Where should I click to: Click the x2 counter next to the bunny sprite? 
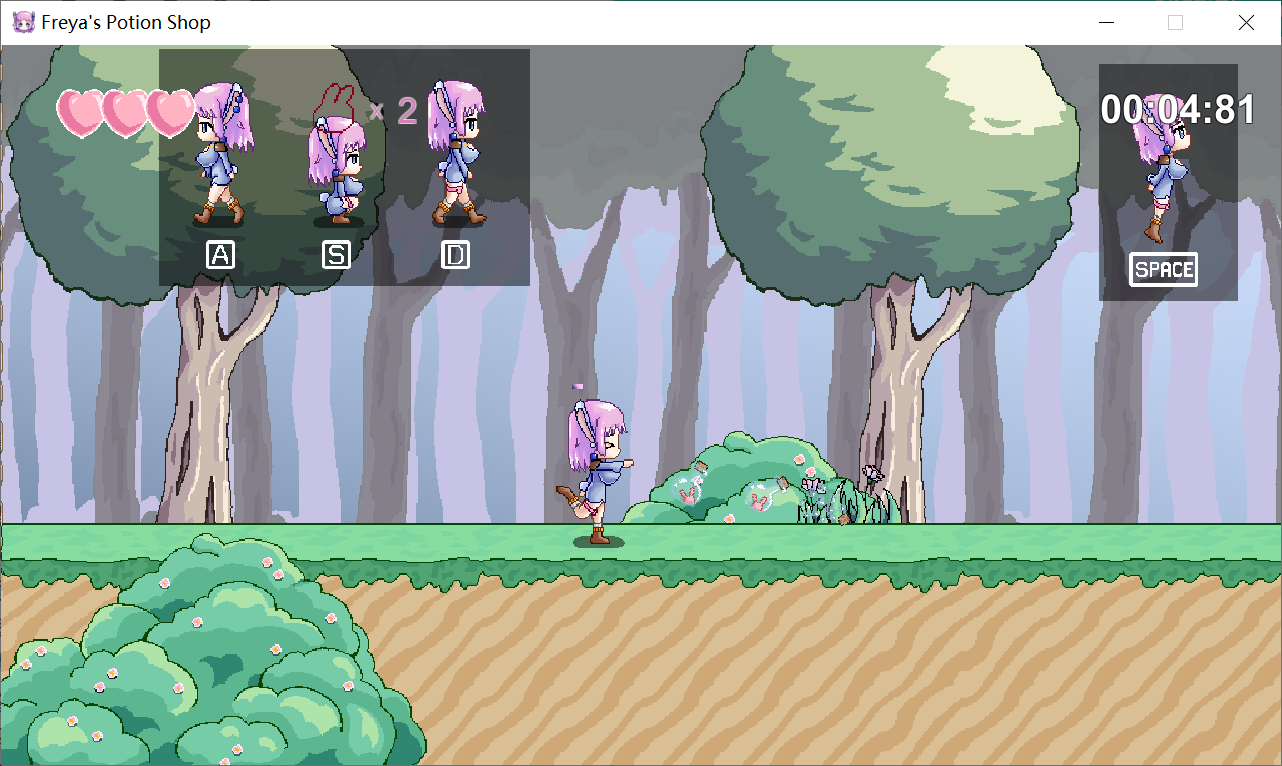396,111
